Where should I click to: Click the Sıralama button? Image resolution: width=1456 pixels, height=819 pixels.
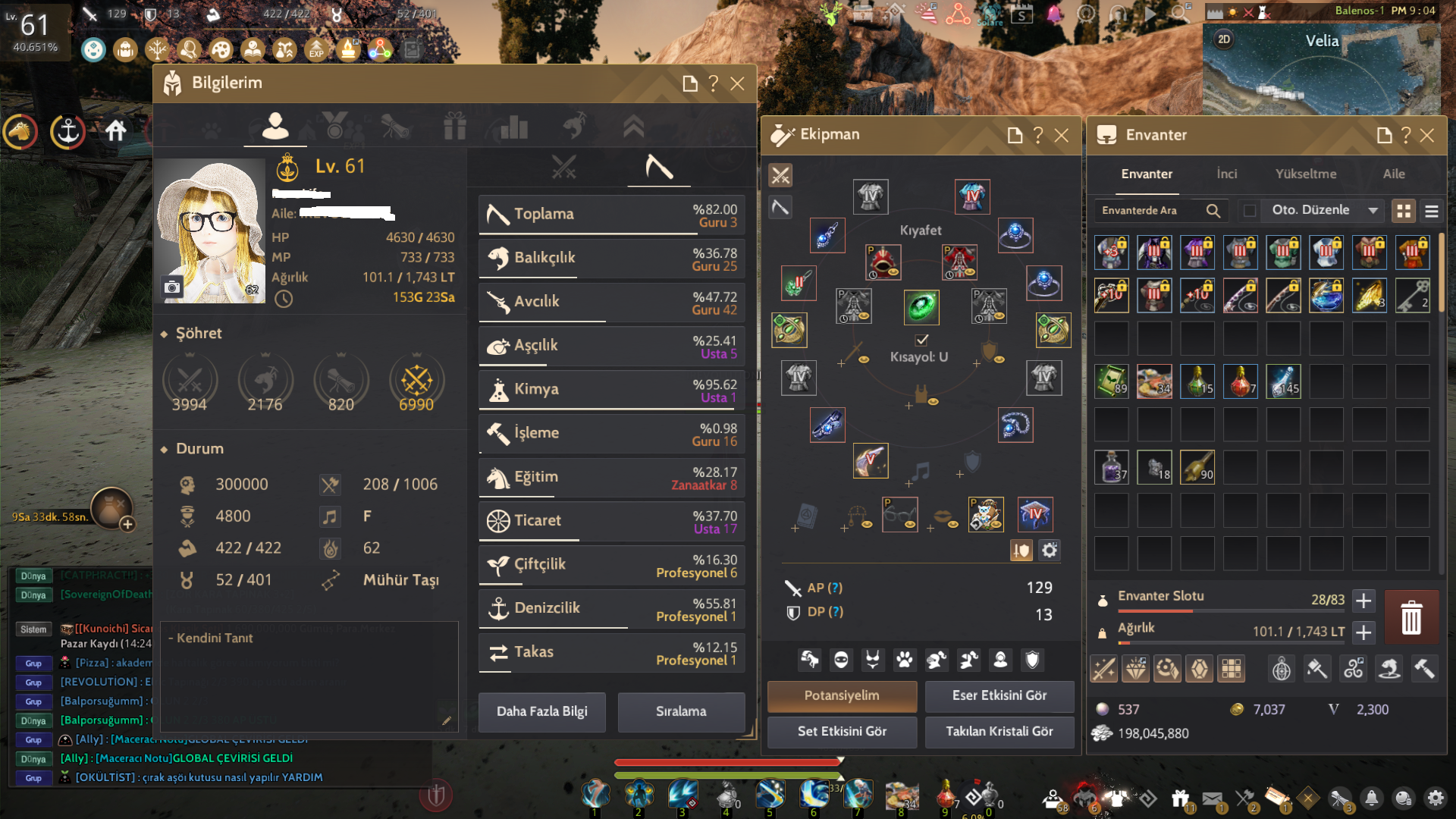(680, 711)
